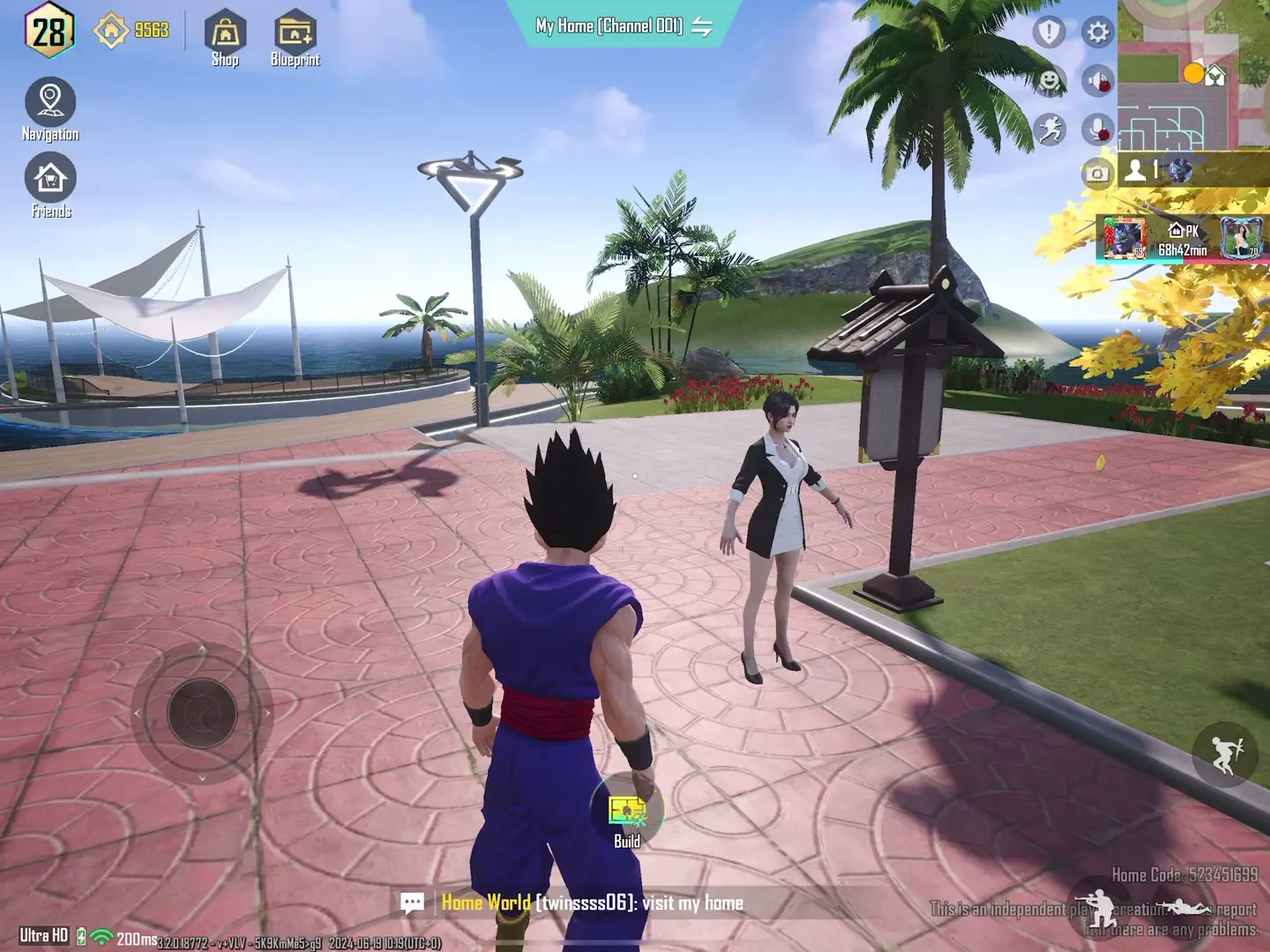Open the Friends home list
Viewport: 1270px width, 952px height.
(x=50, y=185)
